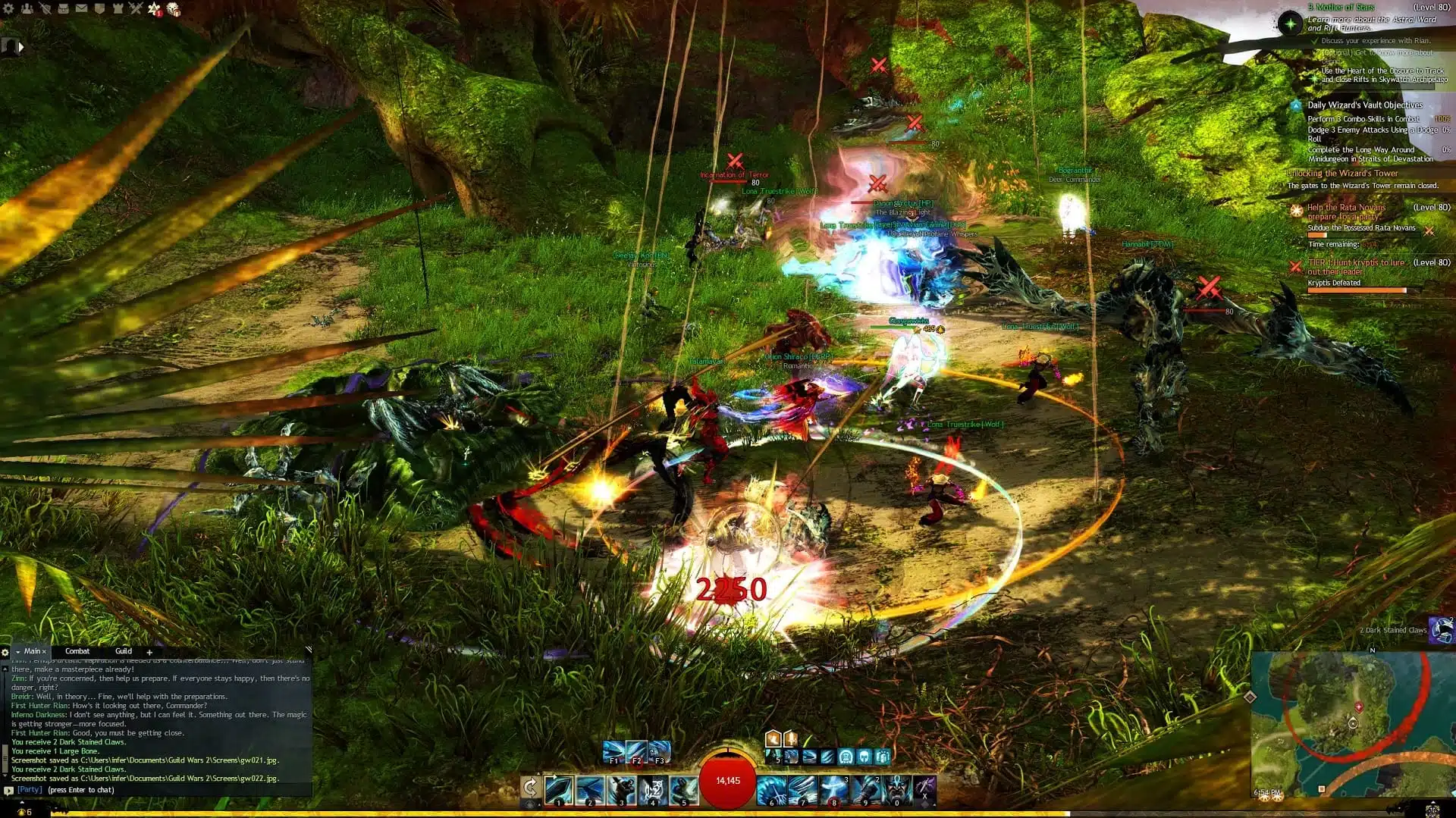Add a new chat tab with the plus button
1456x818 pixels.
point(149,651)
